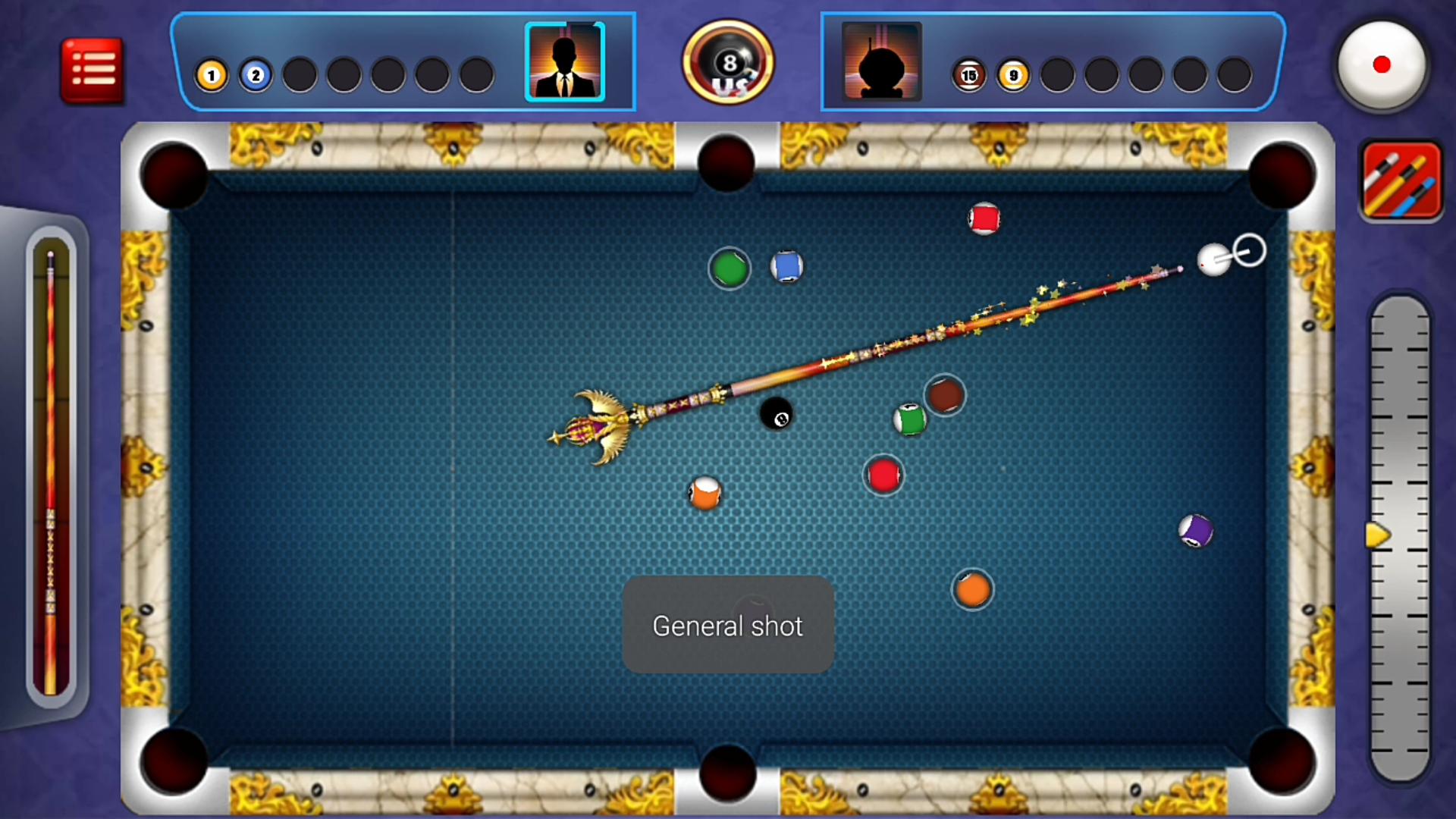Open the in-game menu
Viewport: 1456px width, 819px height.
coord(92,68)
